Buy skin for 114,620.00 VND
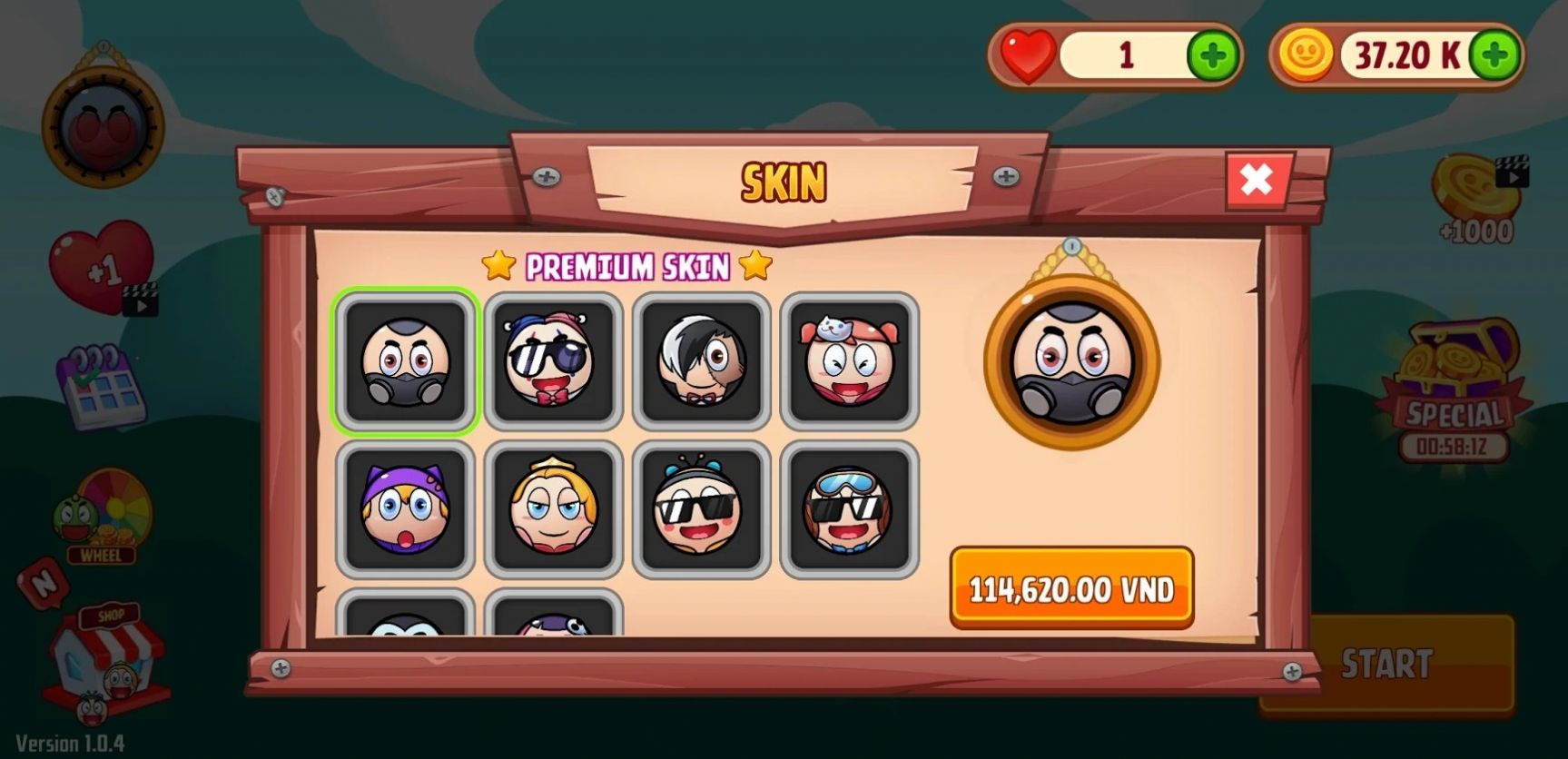Viewport: 1568px width, 759px height. tap(1071, 588)
